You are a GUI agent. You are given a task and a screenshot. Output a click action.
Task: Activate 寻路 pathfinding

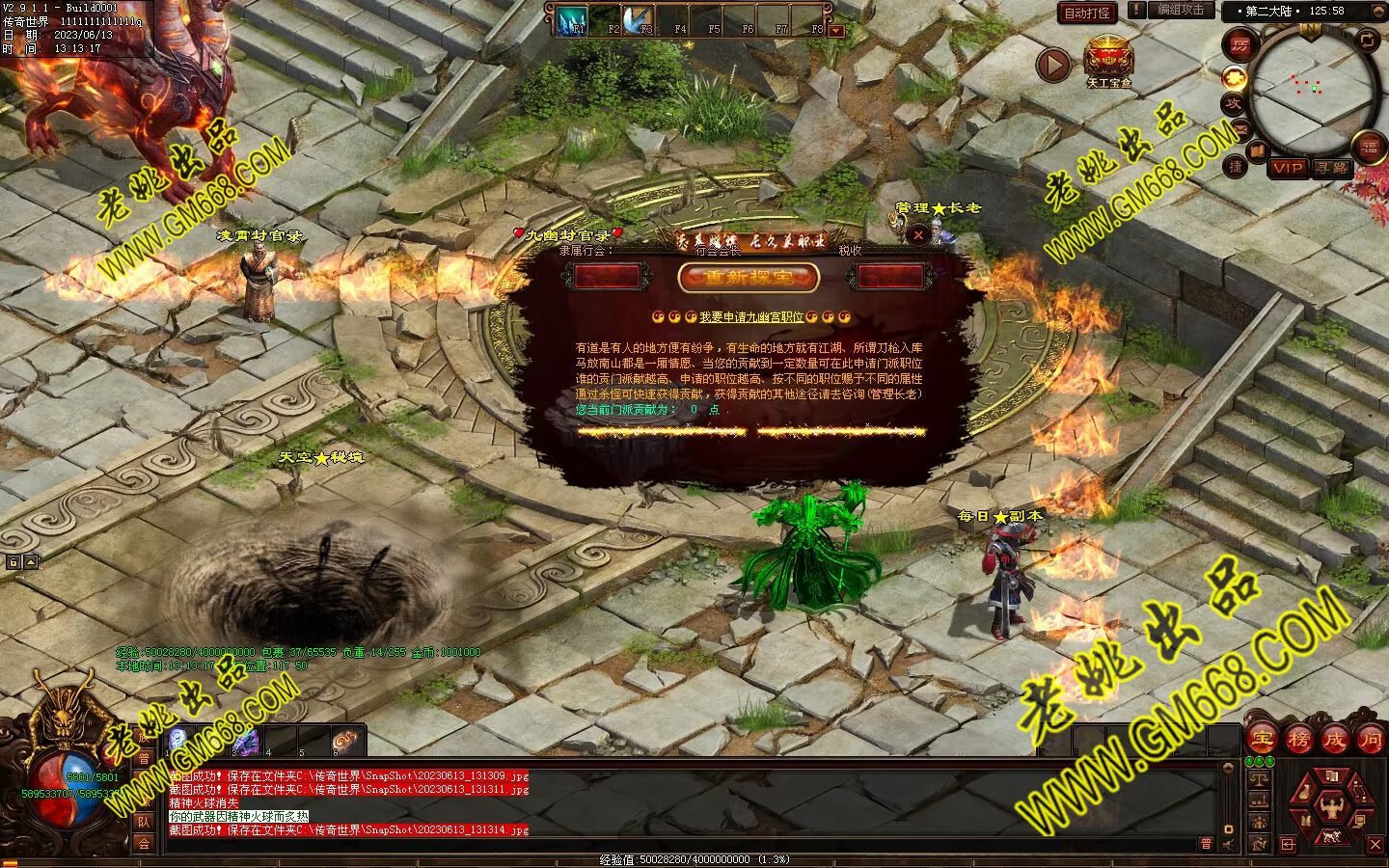point(1332,168)
